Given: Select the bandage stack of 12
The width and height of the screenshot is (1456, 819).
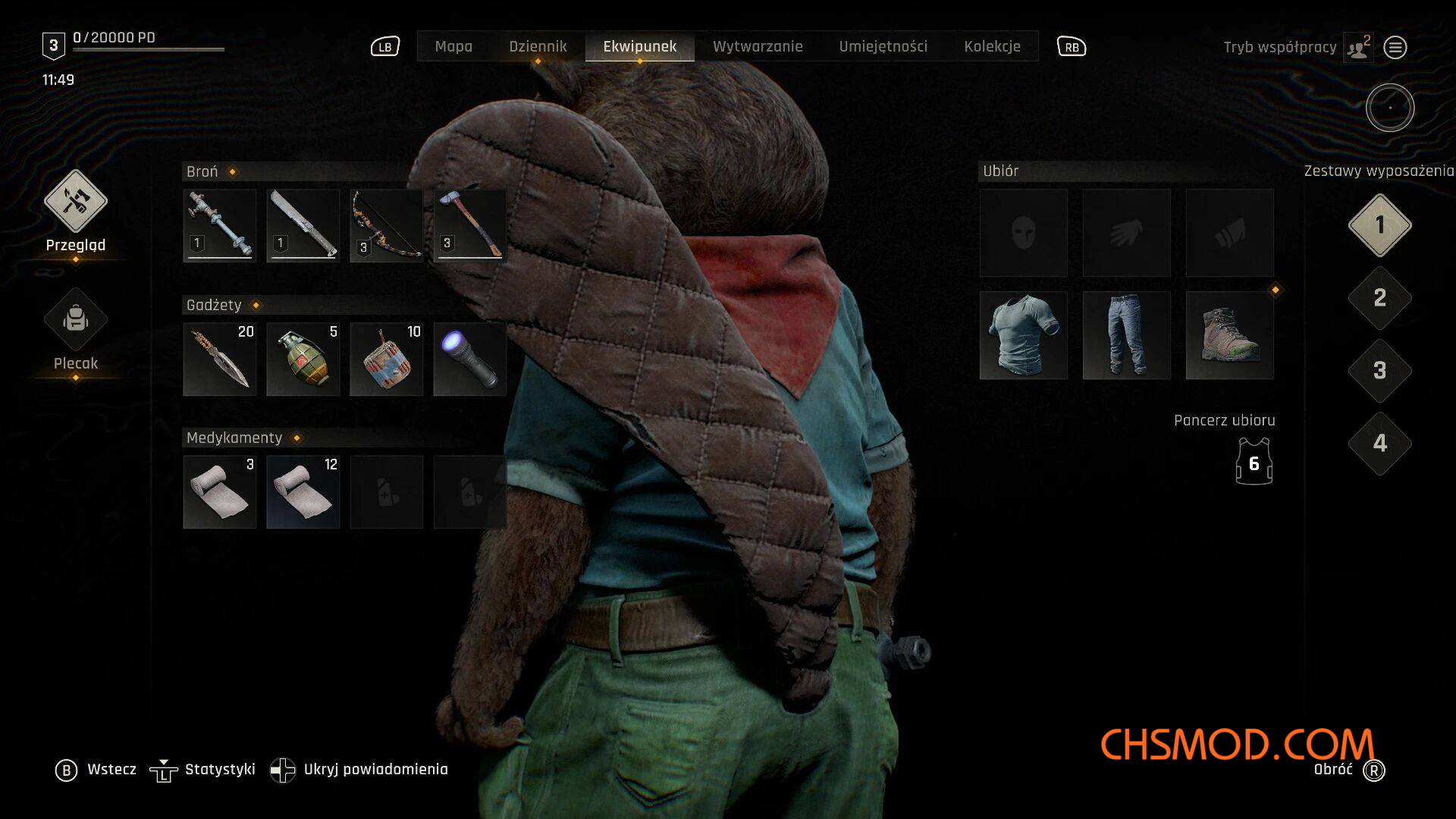Looking at the screenshot, I should coord(303,491).
